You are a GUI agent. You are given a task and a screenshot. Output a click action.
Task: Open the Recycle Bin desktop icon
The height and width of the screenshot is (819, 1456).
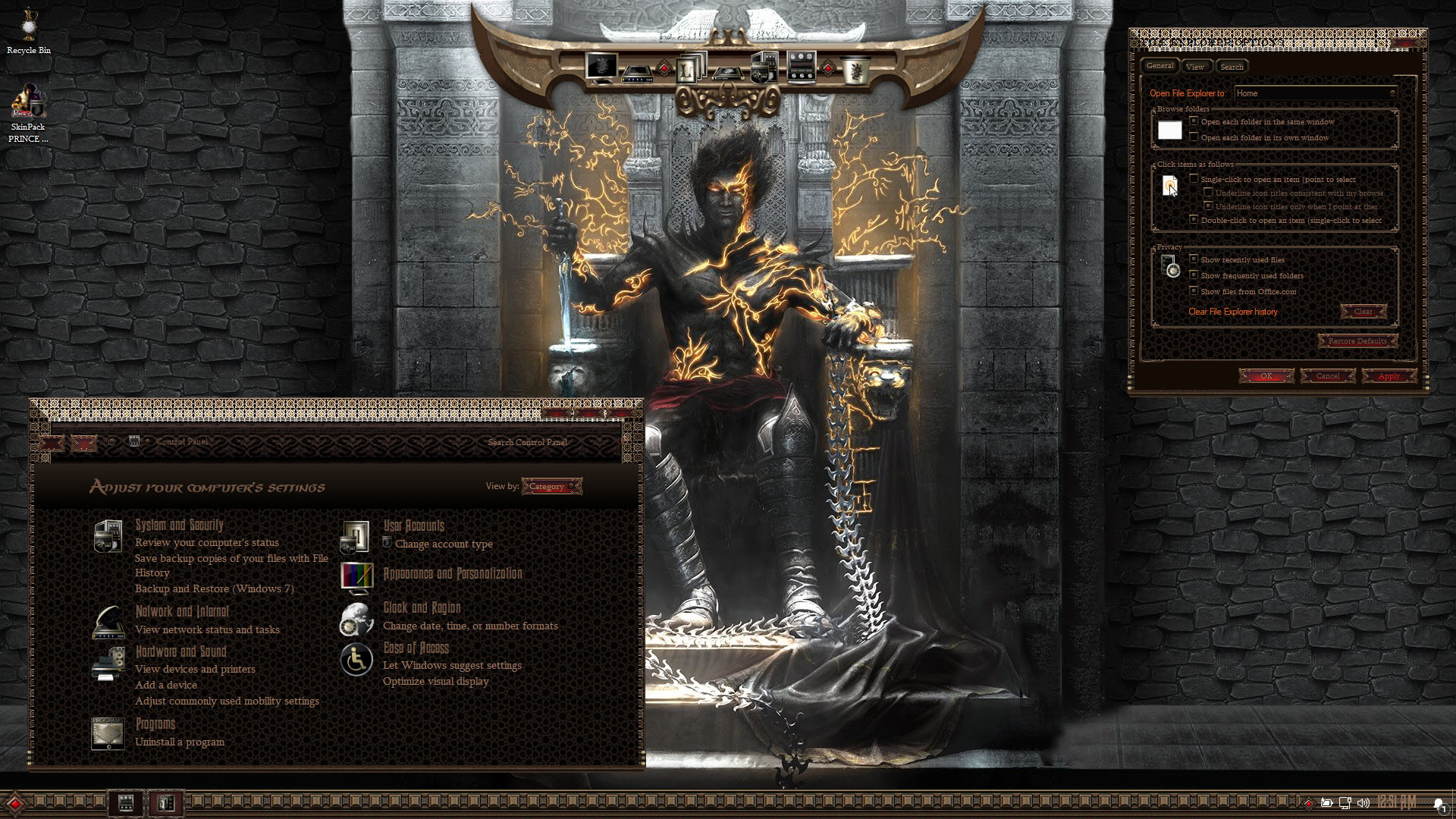point(29,29)
